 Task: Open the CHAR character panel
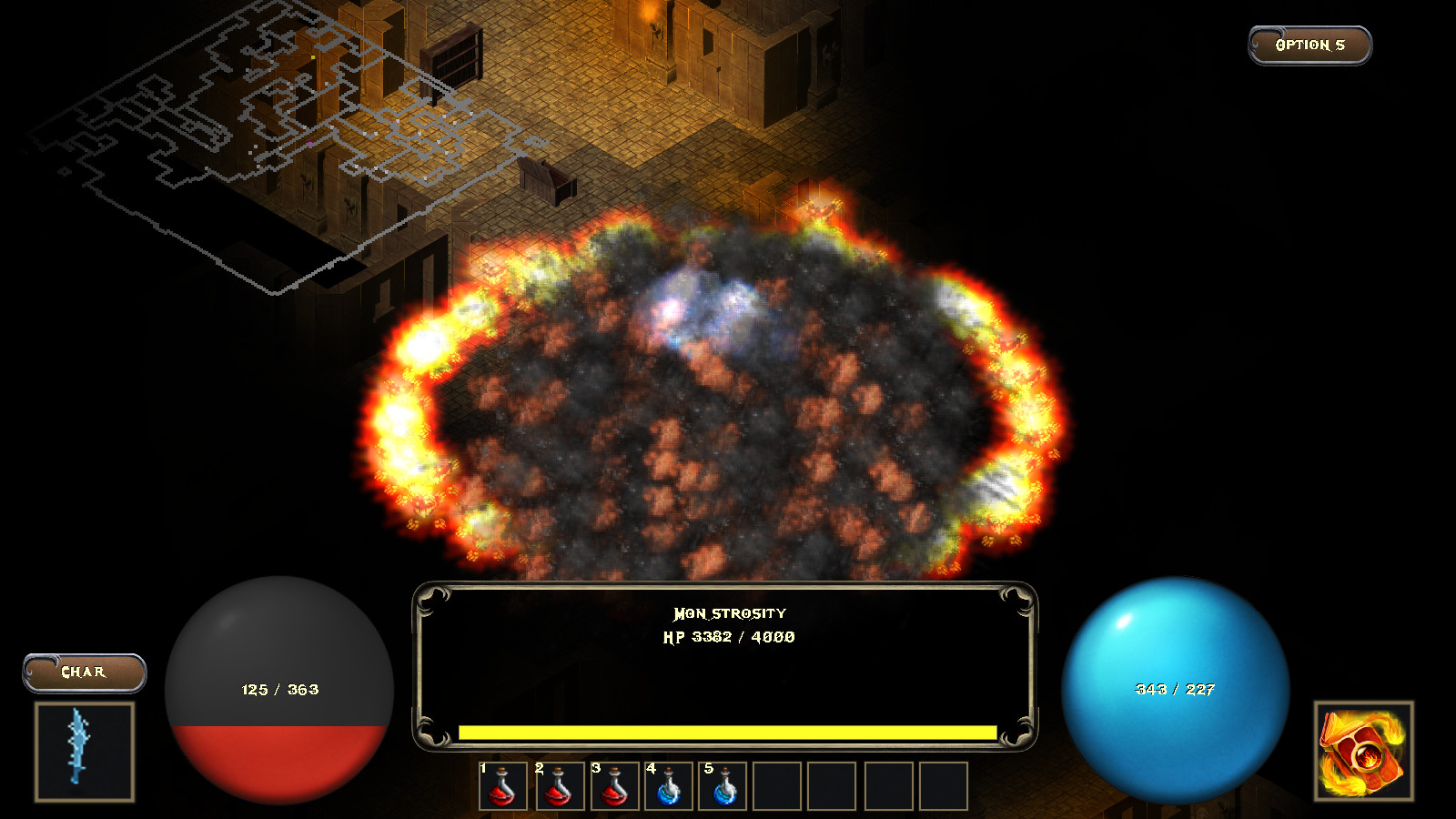tap(84, 671)
